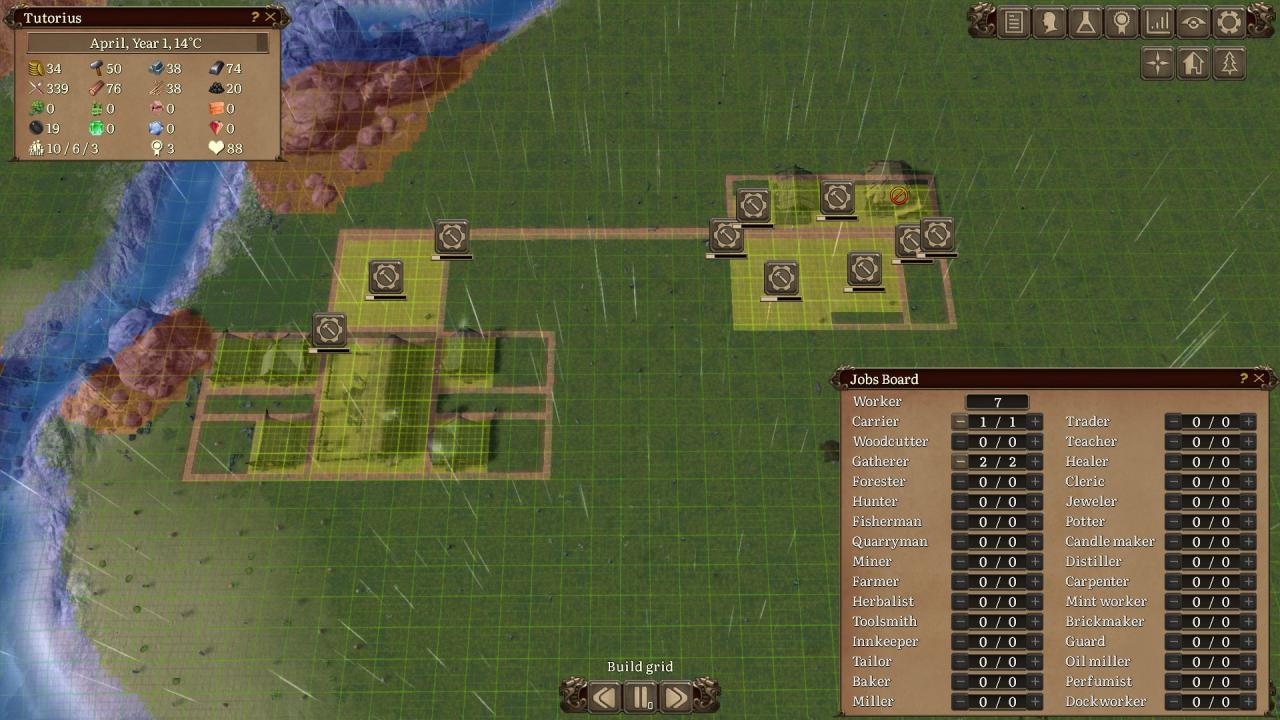Select the pine tree toolbar button
The image size is (1280, 720).
[1229, 64]
